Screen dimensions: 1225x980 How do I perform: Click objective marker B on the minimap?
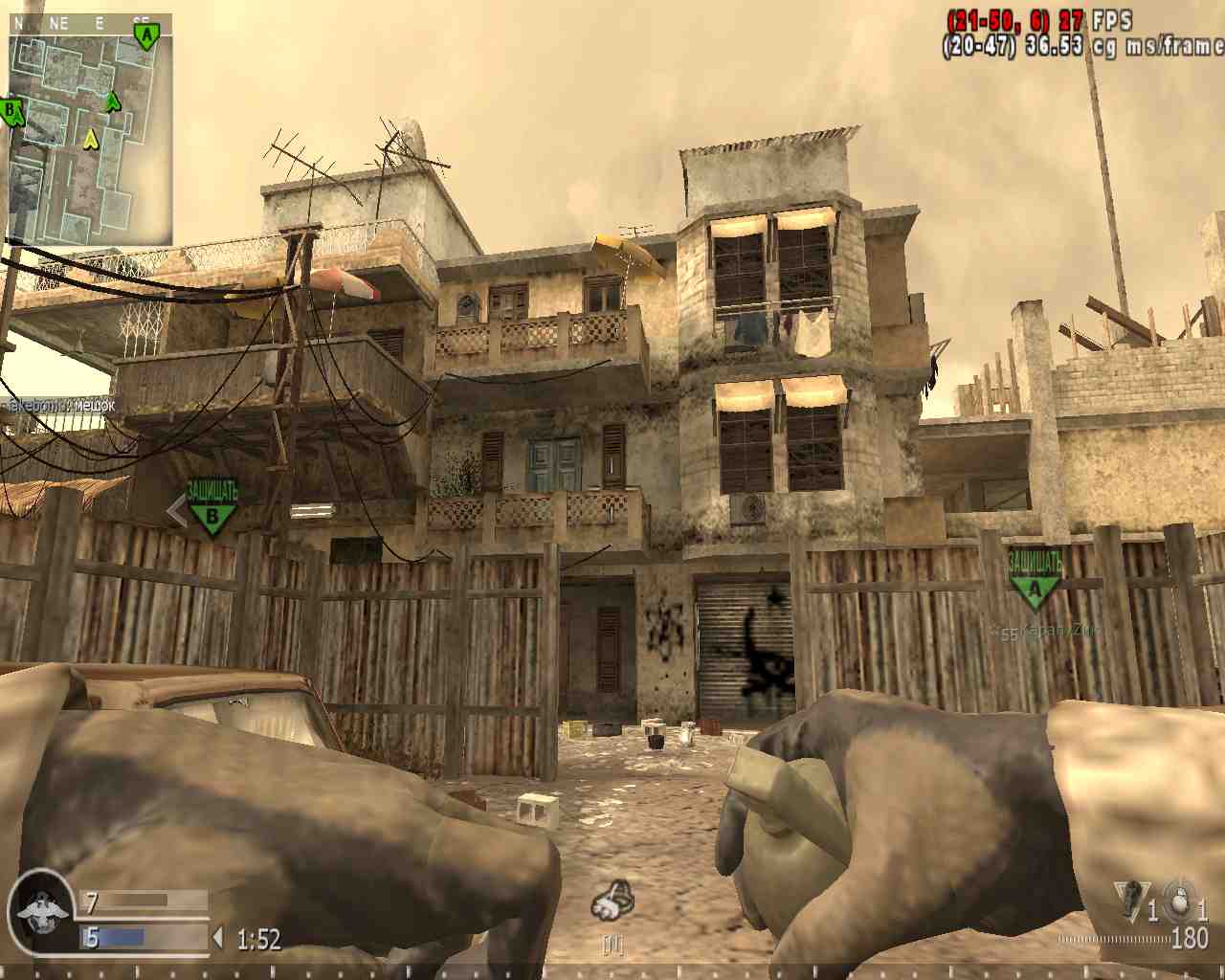(x=9, y=110)
